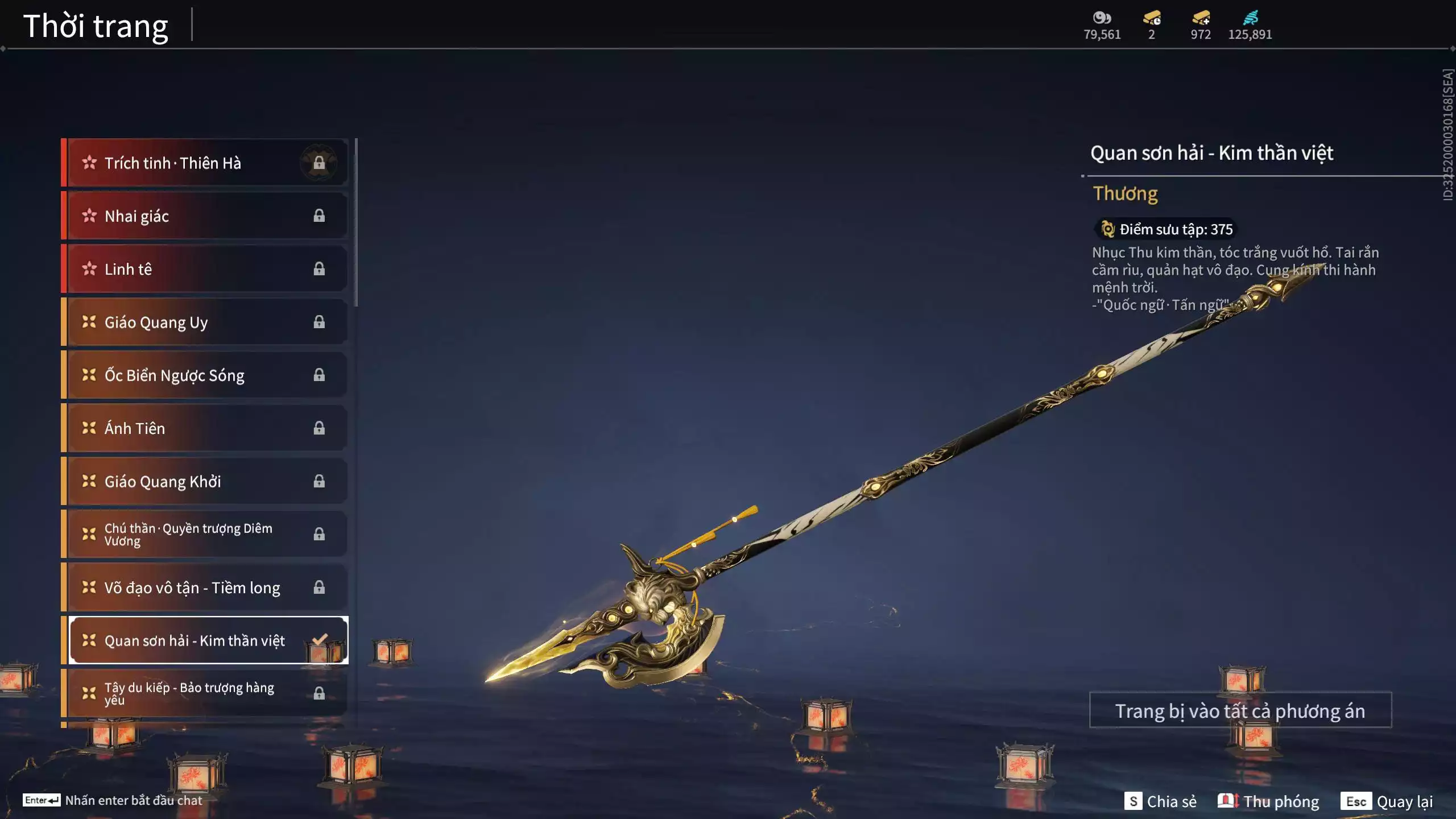Viewport: 1456px width, 819px height.
Task: Click Trang bị vào tất cả phương án button
Action: 1240,711
